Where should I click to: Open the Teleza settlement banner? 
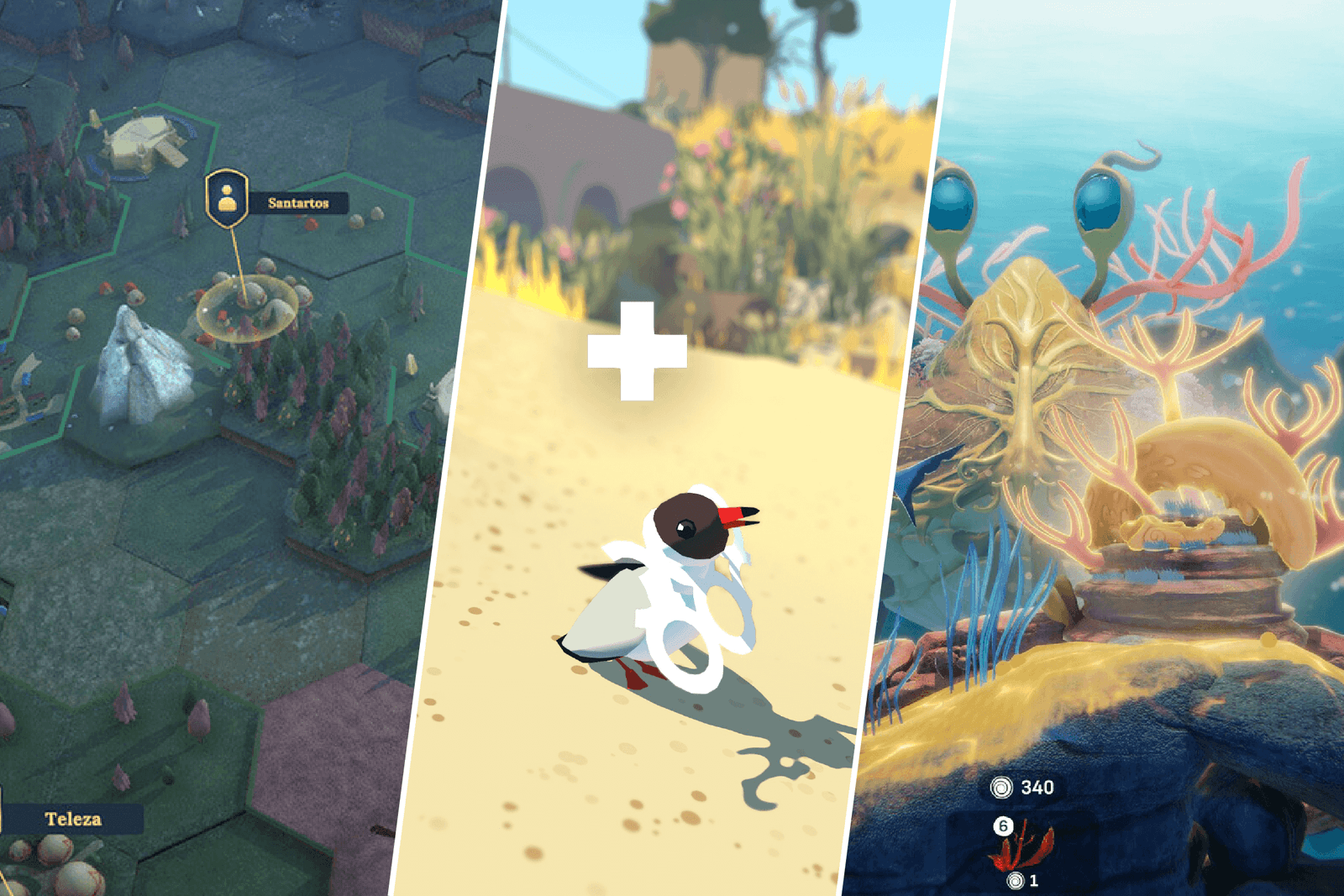[x=71, y=819]
